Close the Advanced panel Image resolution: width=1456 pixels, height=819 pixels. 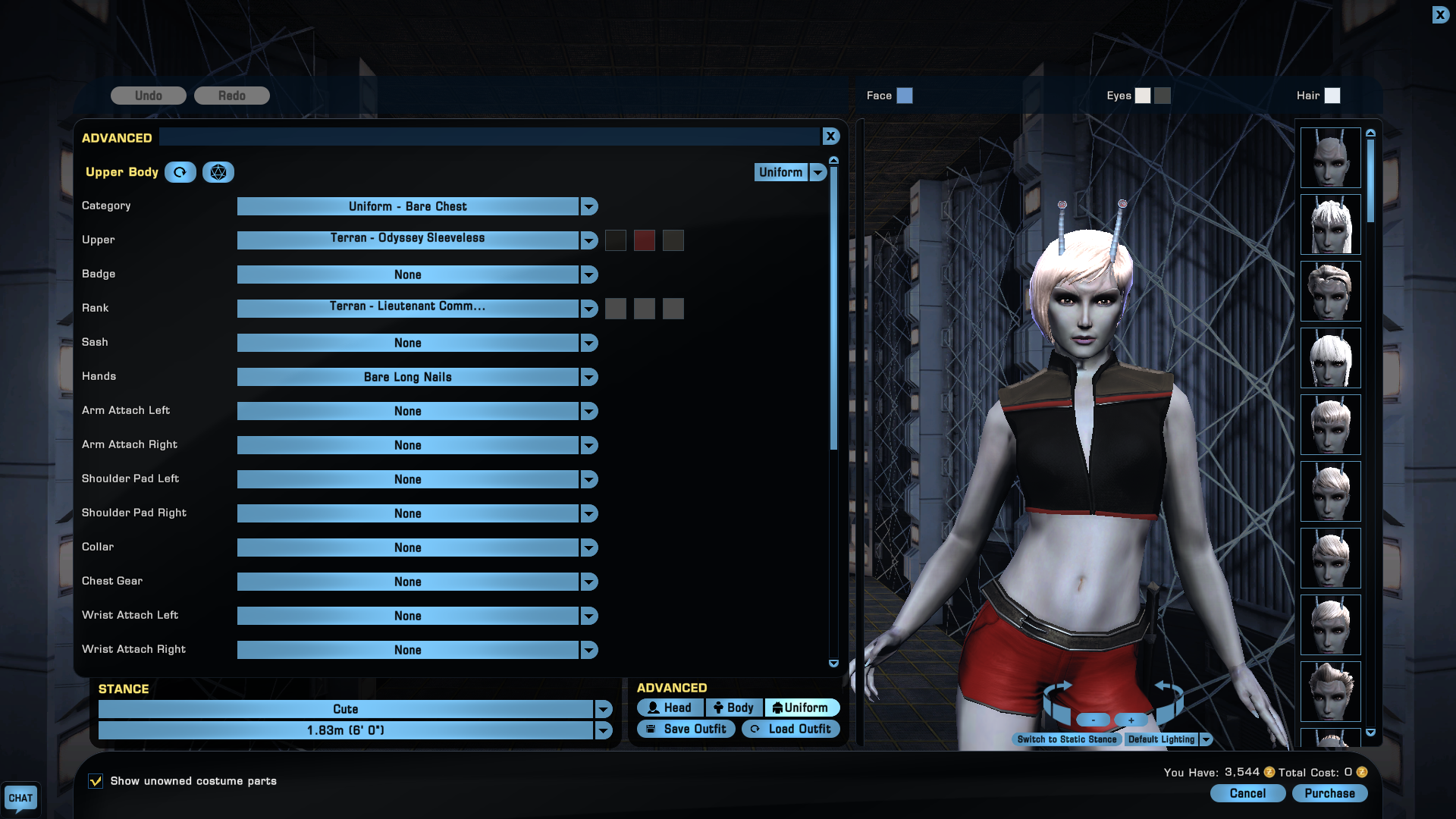830,136
